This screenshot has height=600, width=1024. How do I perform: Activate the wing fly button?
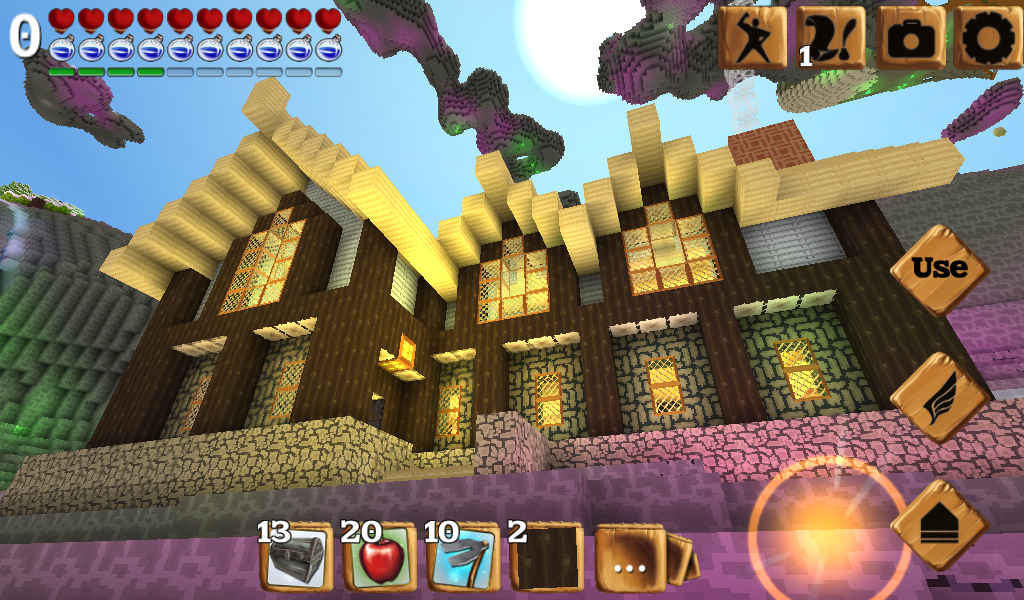[x=938, y=397]
